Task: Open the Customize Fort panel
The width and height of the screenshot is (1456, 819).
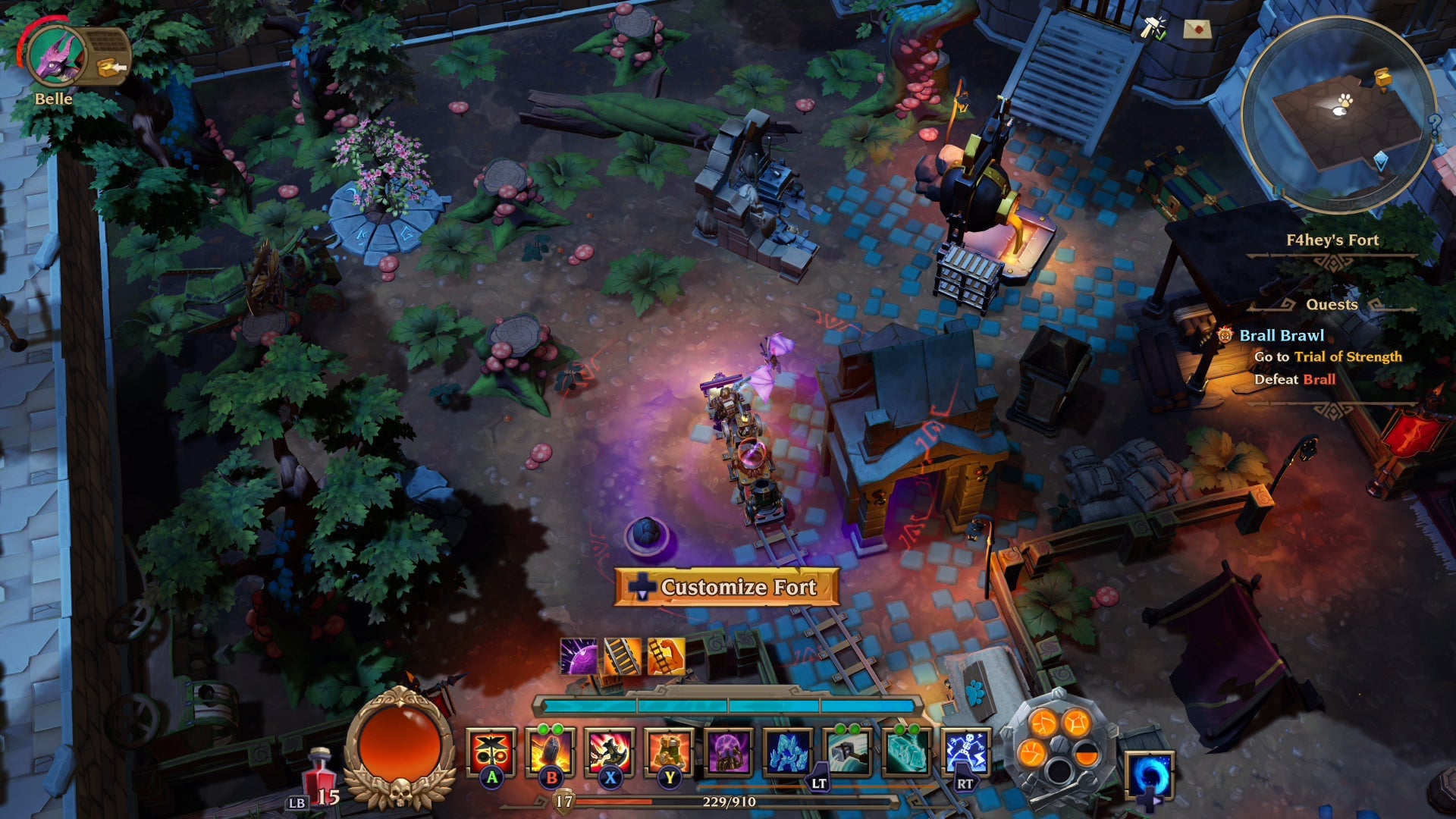Action: [x=726, y=588]
